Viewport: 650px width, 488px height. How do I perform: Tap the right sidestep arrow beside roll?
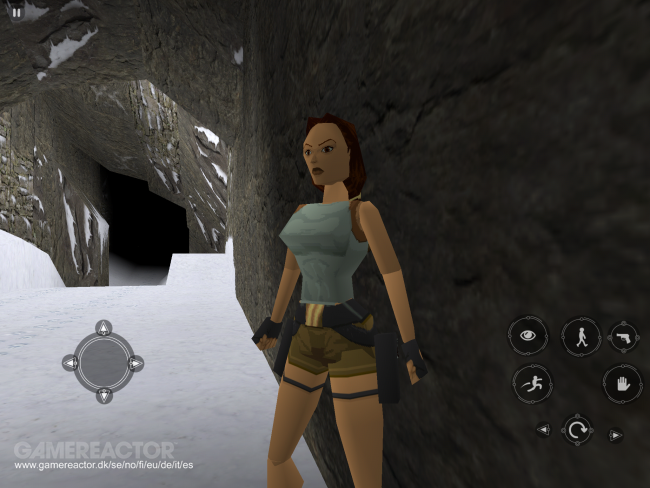616,433
